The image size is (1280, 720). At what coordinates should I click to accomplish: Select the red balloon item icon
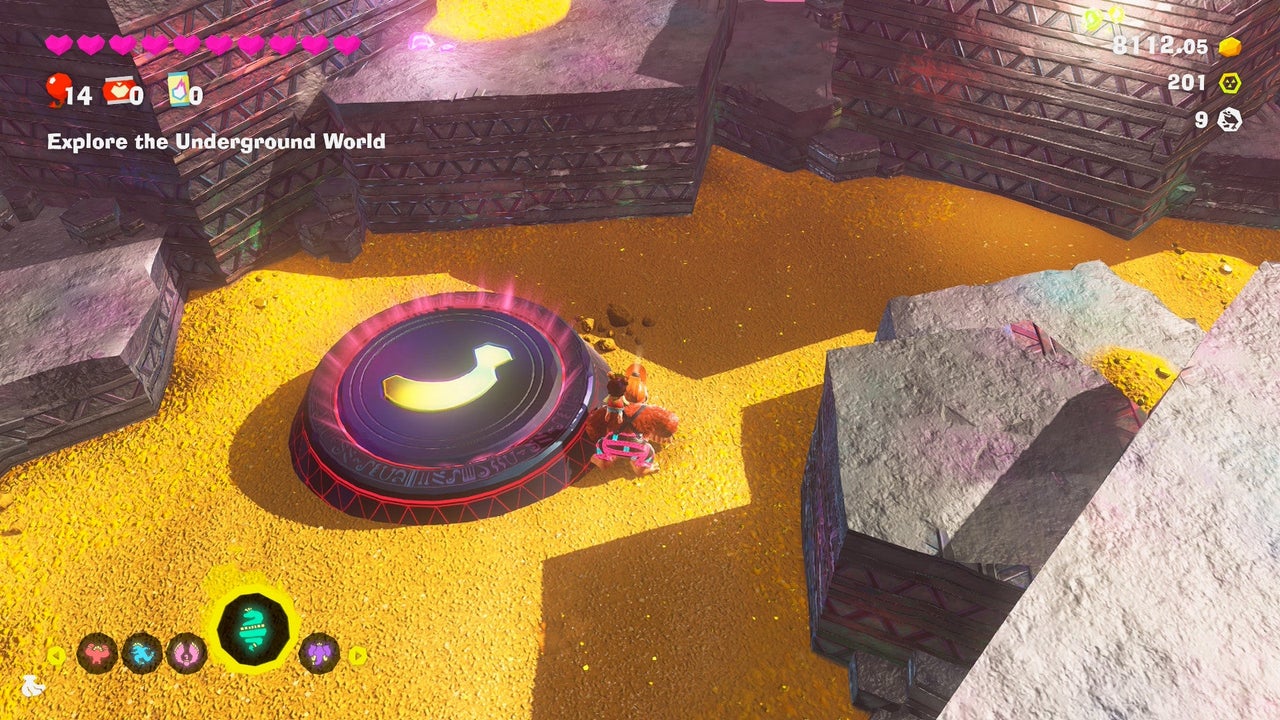point(55,92)
